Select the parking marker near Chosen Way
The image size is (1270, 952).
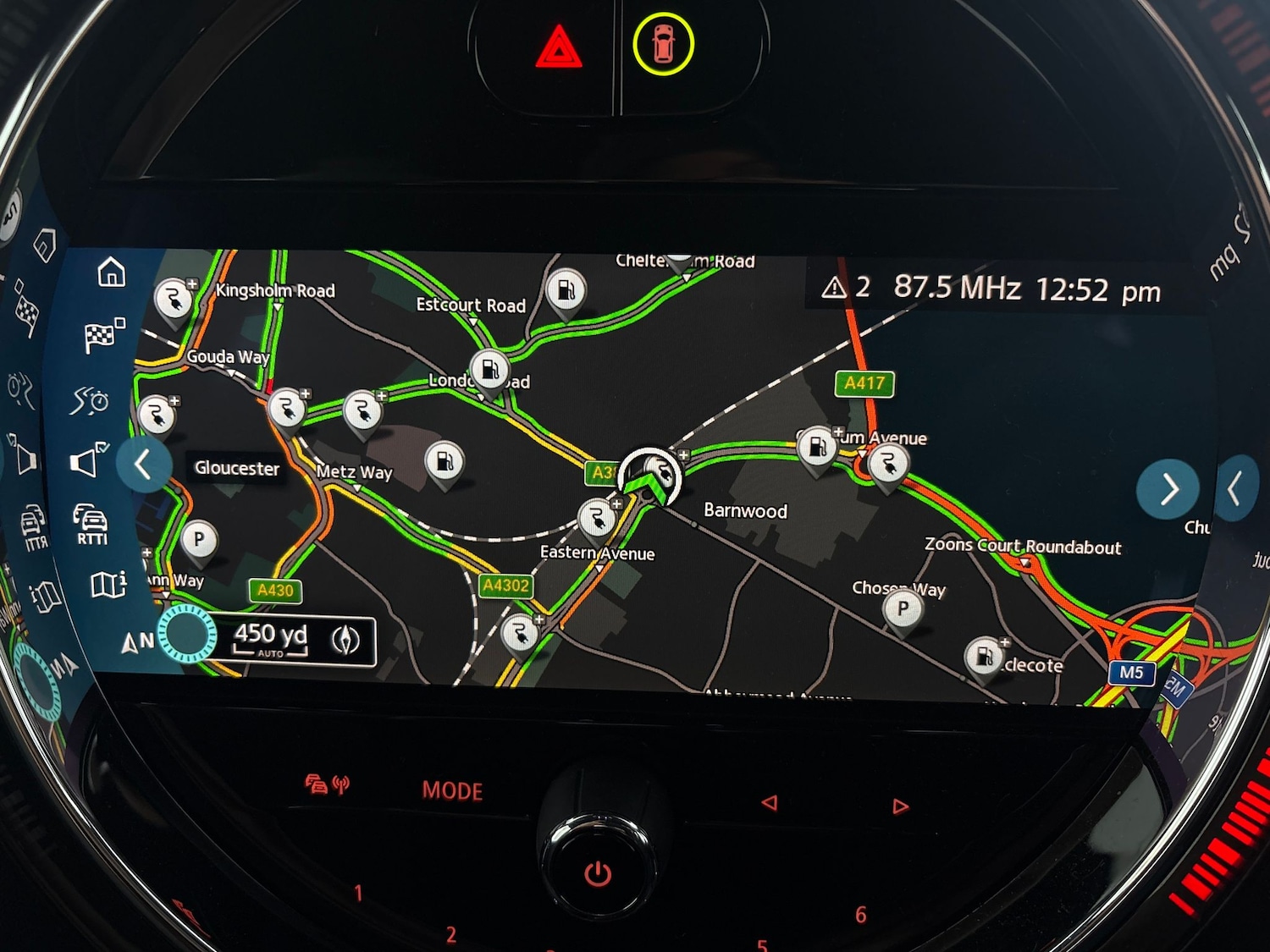(x=903, y=608)
